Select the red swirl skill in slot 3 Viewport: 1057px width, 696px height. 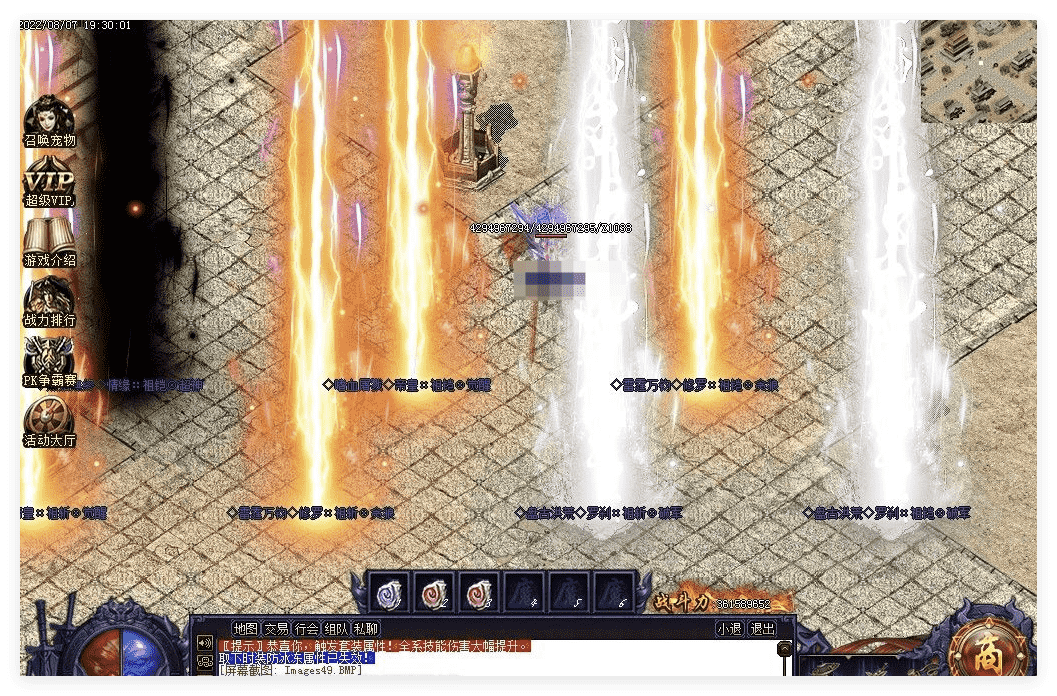pyautogui.click(x=479, y=592)
